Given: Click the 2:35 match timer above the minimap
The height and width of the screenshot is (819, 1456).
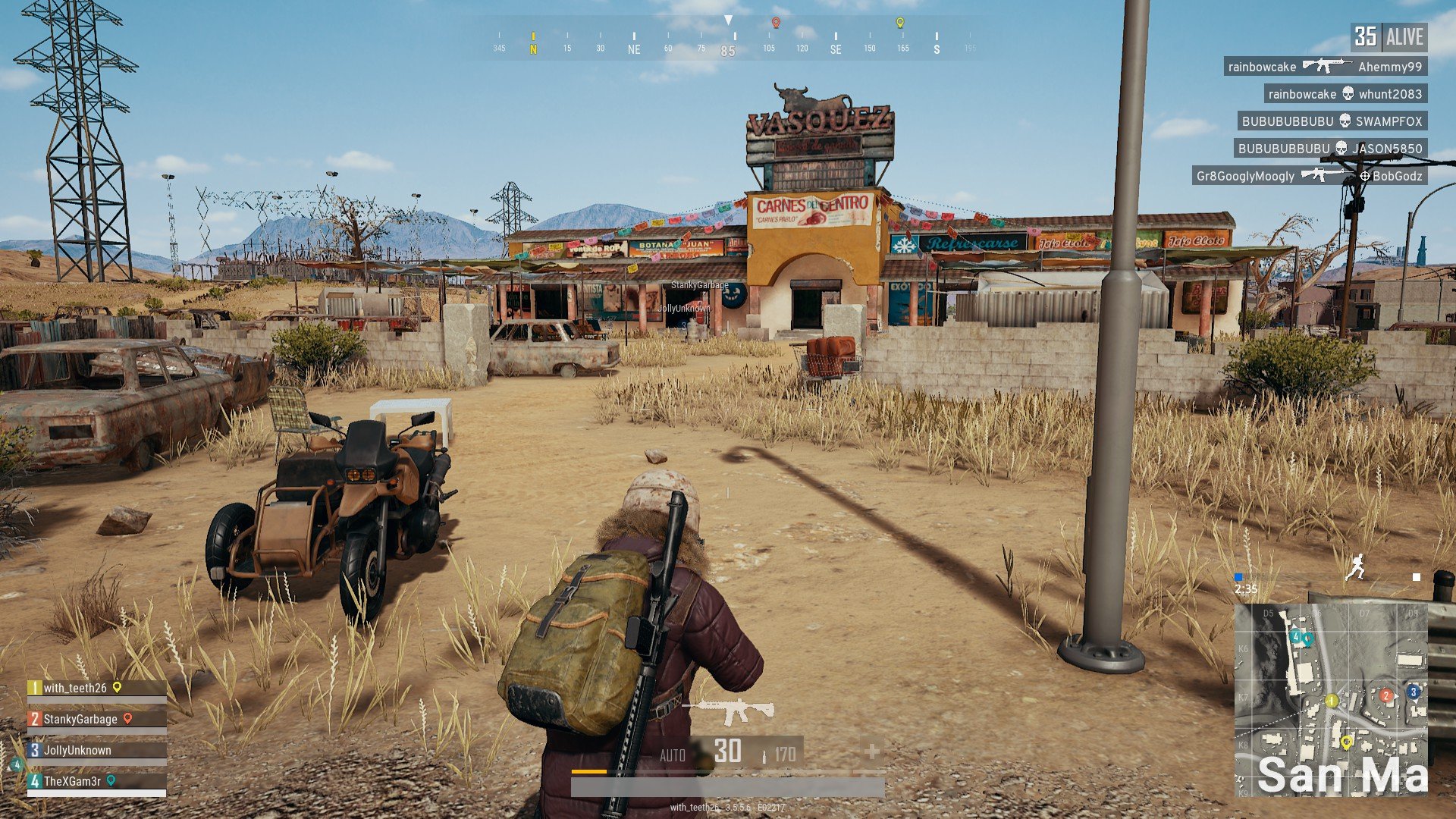Looking at the screenshot, I should point(1246,589).
